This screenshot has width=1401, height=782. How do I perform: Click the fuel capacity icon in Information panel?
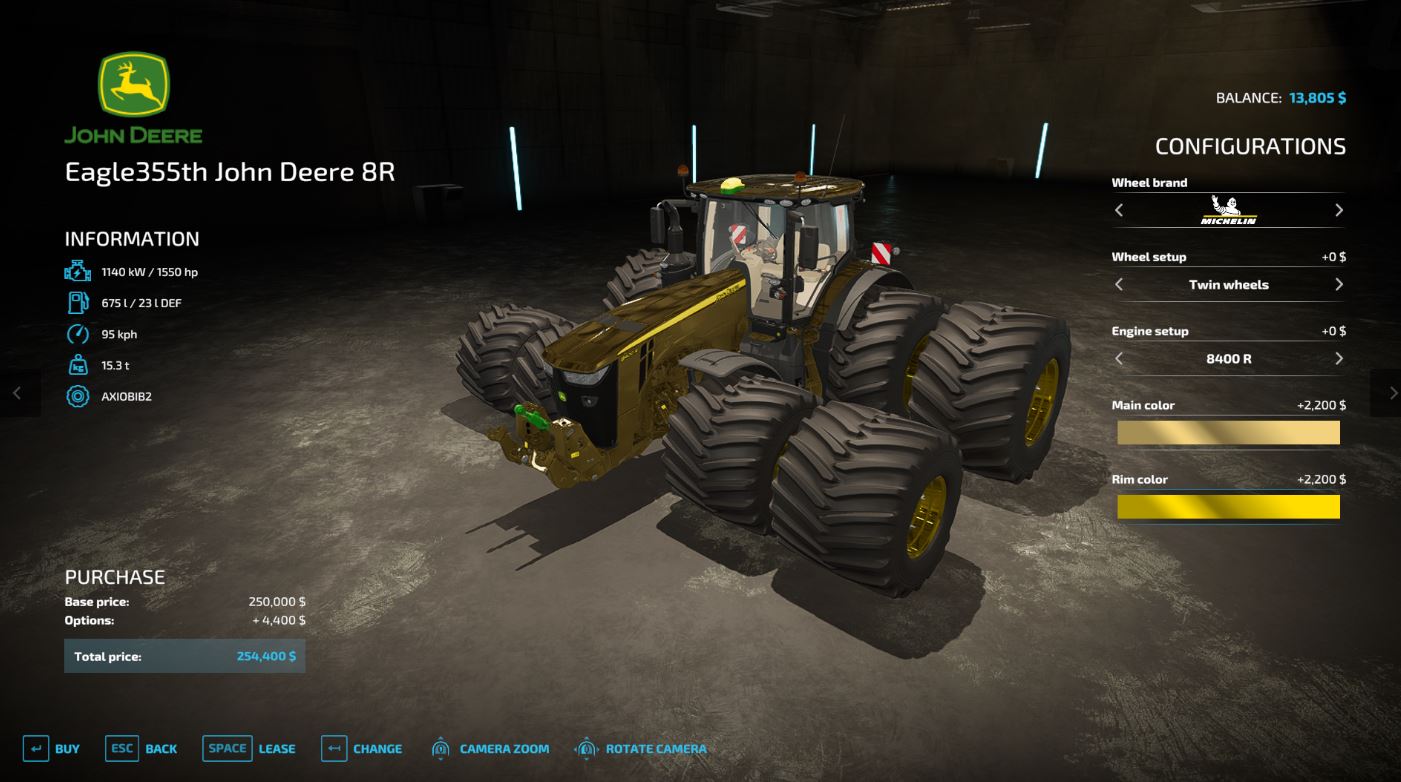pyautogui.click(x=76, y=301)
